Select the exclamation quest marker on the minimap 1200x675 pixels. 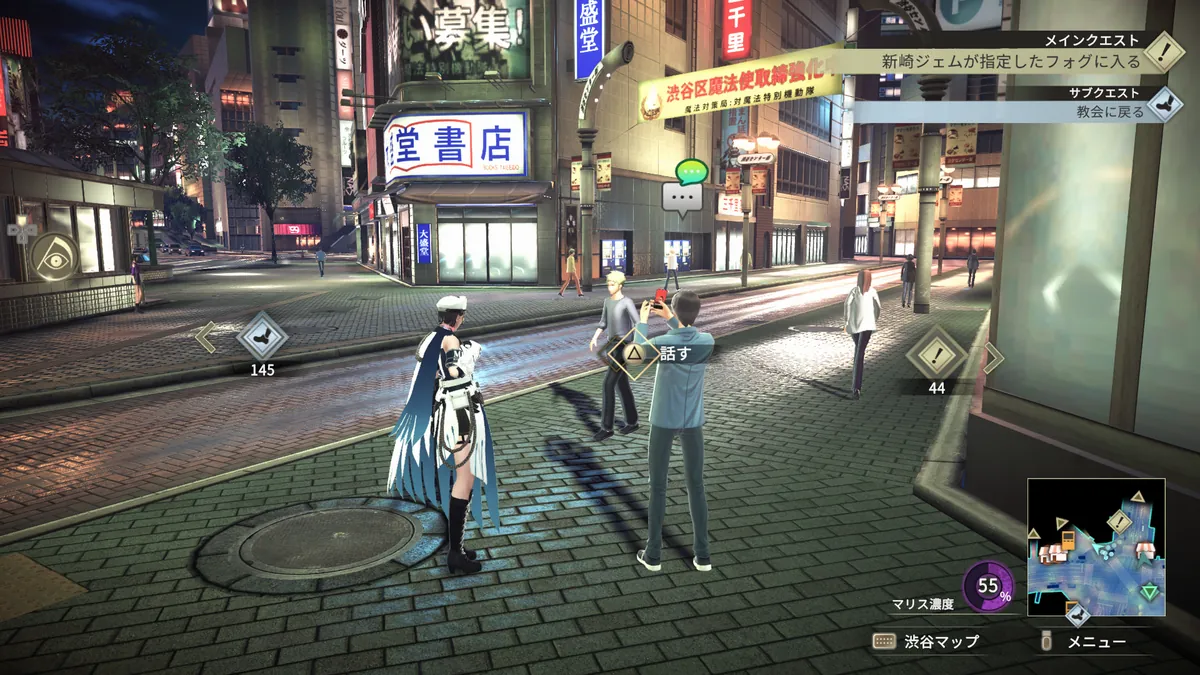(x=1118, y=522)
